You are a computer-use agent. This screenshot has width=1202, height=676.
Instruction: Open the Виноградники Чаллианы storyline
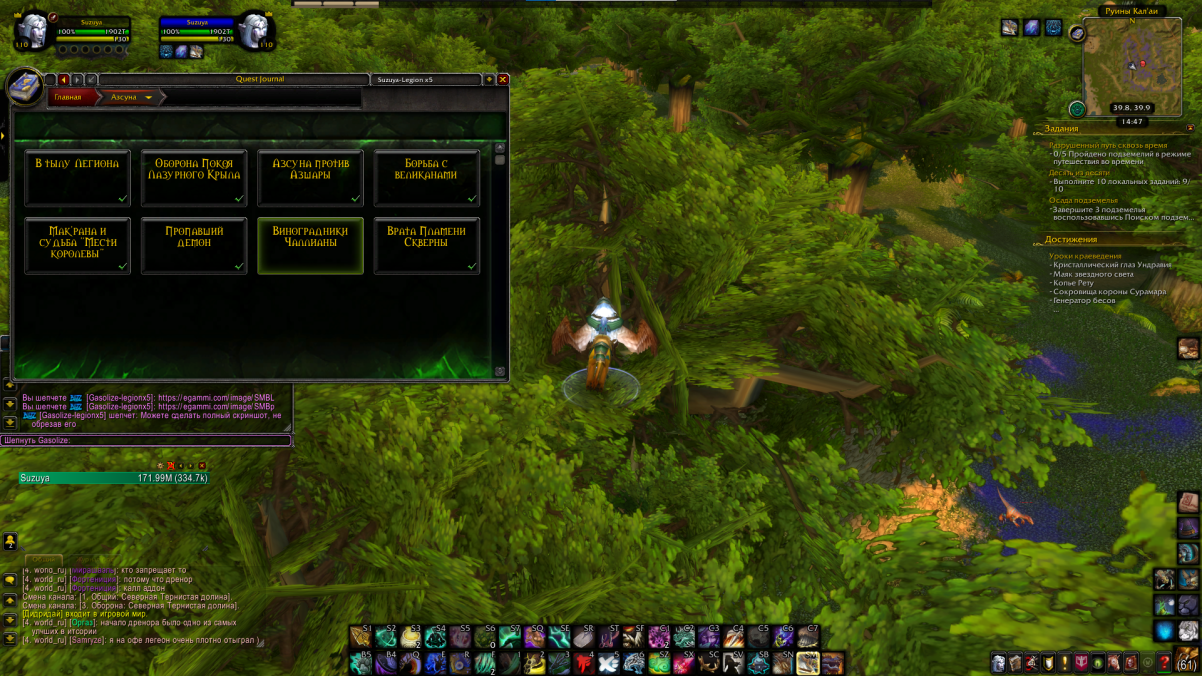point(310,245)
